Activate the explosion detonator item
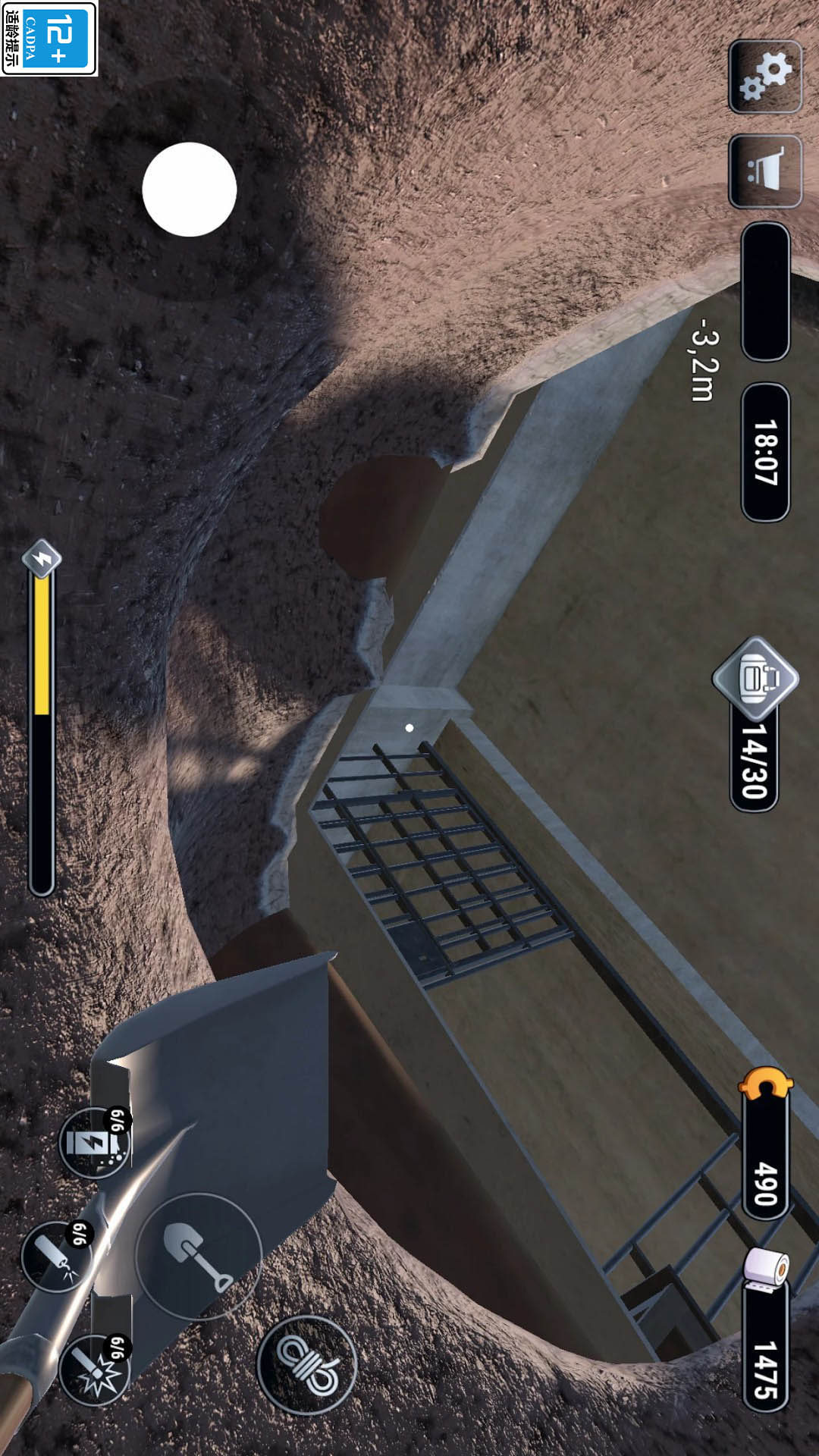The width and height of the screenshot is (819, 1456). pyautogui.click(x=95, y=1370)
